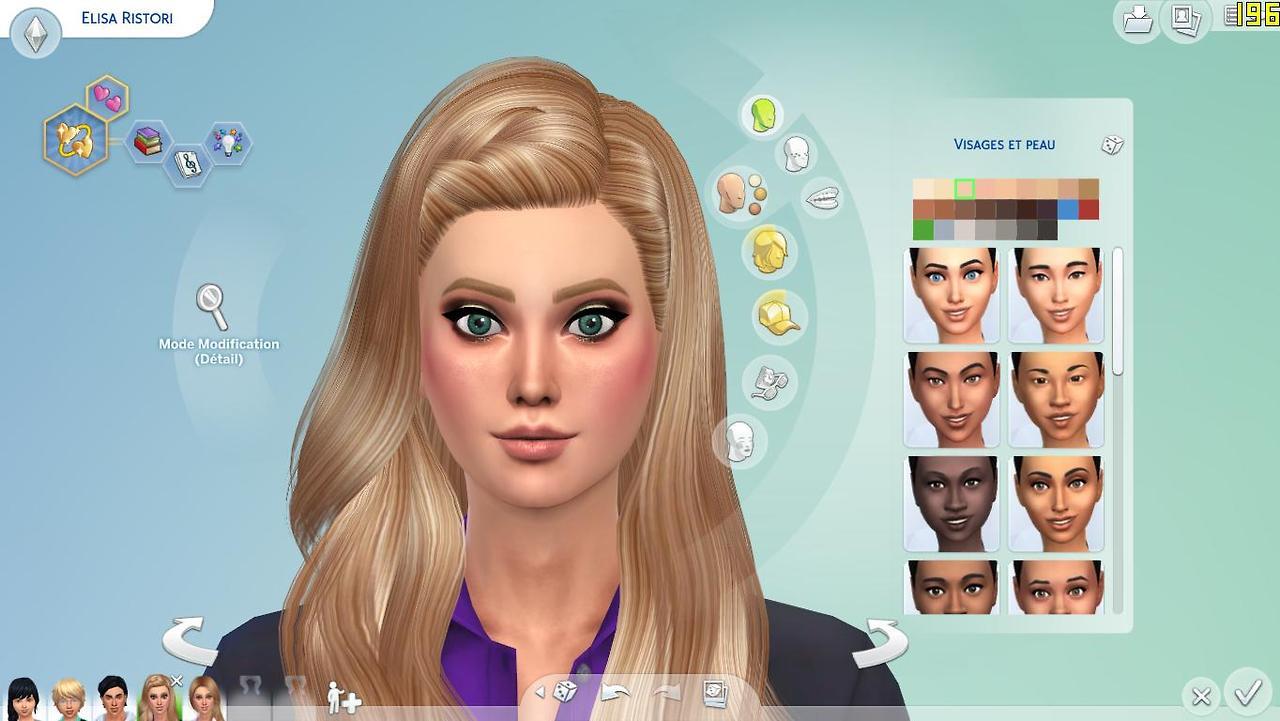Viewport: 1280px width, 721px height.
Task: Open the aspiration hexagon icon
Action: pos(75,140)
